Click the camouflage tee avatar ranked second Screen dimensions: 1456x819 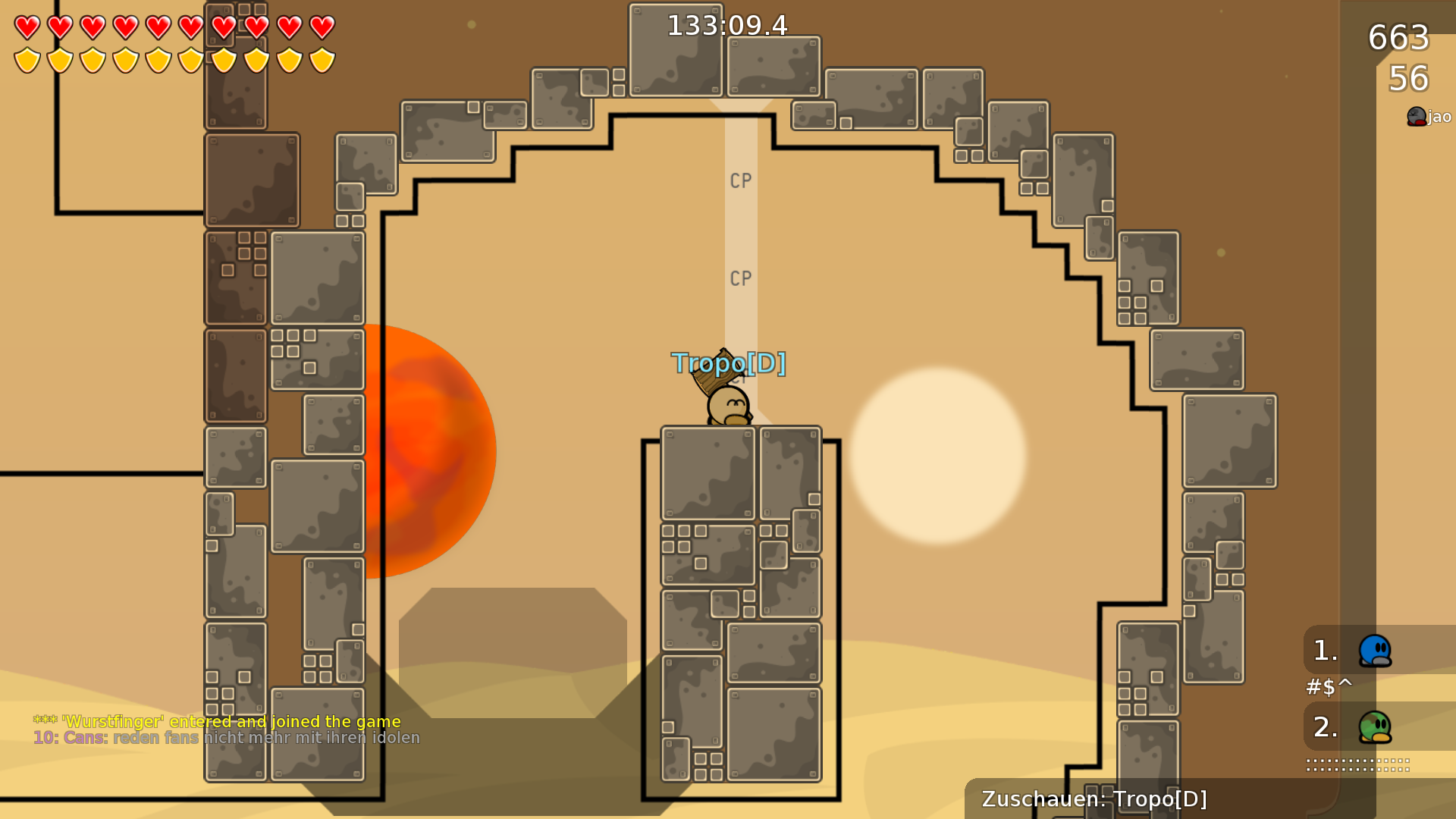[1374, 726]
